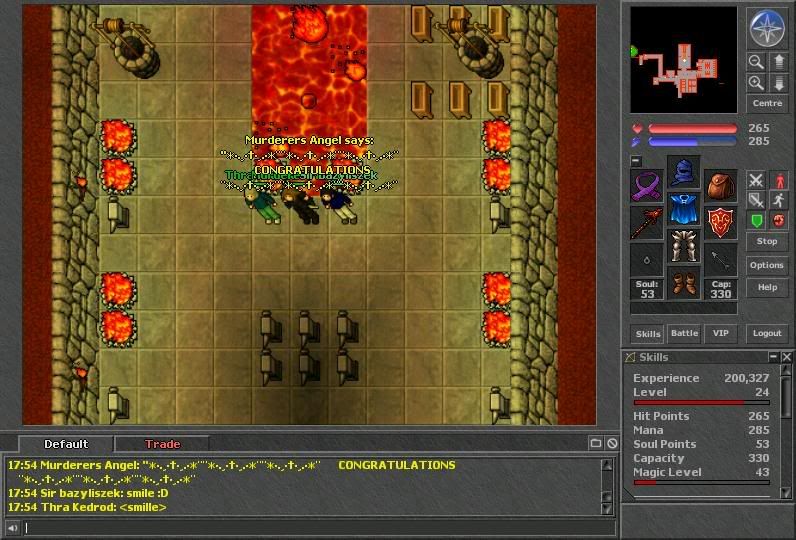Open the Options menu
The image size is (796, 540).
click(x=766, y=265)
